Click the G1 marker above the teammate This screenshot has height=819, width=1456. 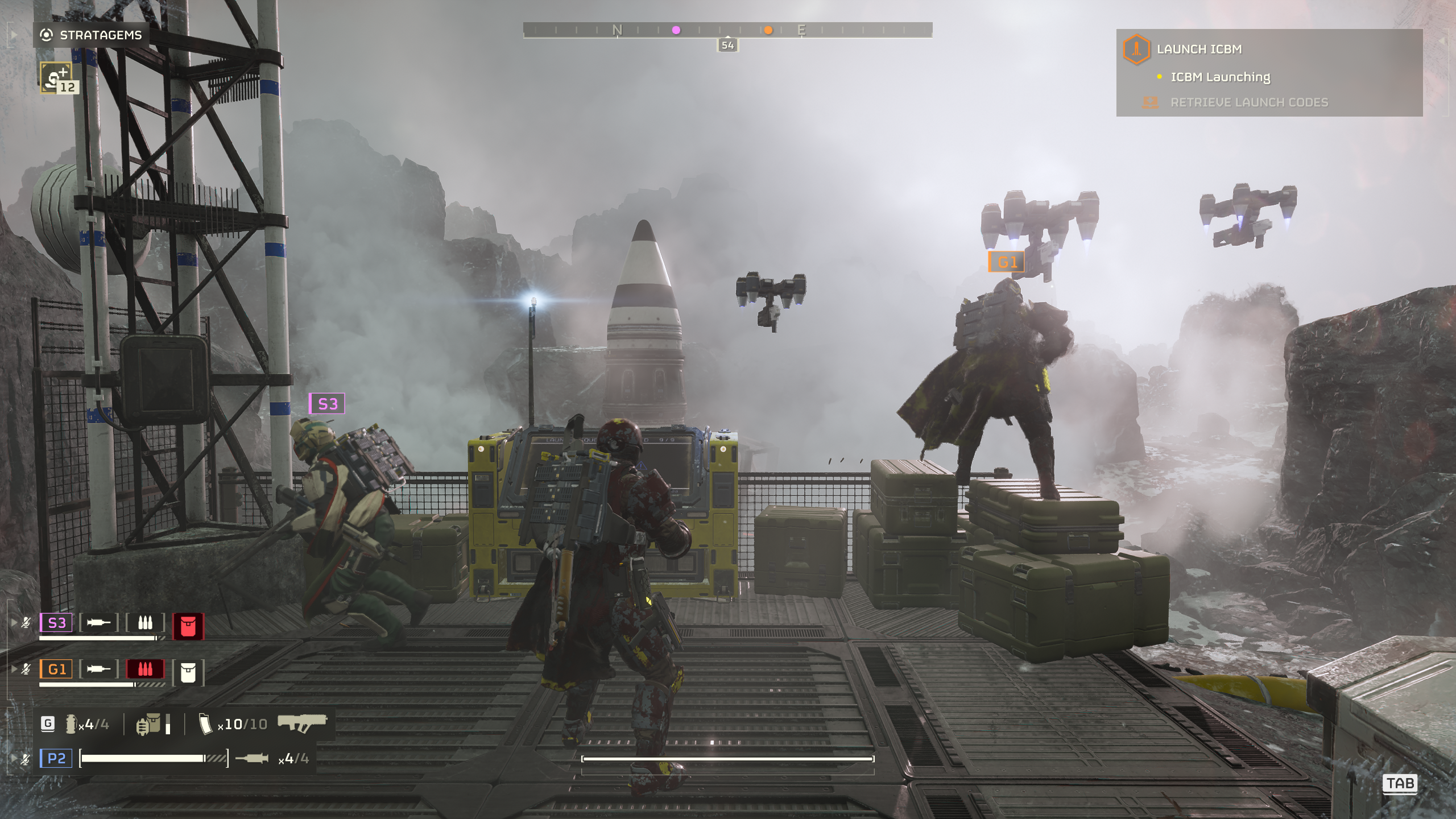point(1007,262)
